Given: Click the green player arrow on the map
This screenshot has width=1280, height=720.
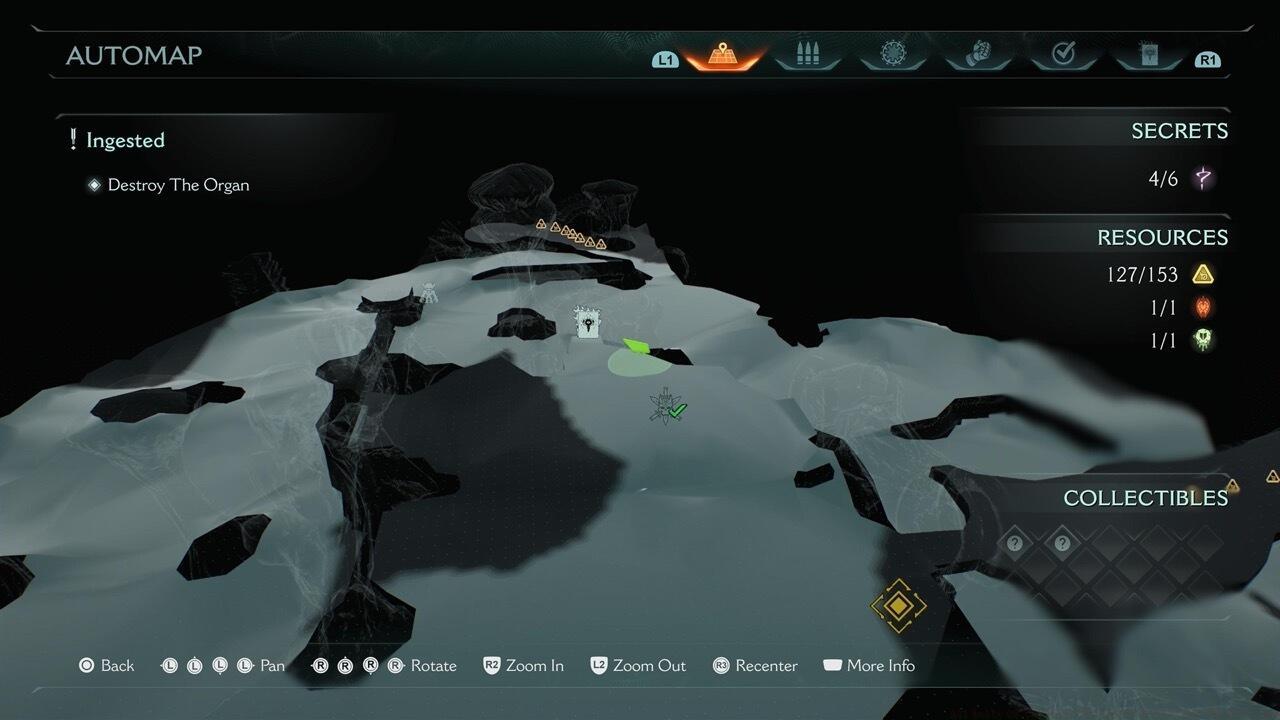Looking at the screenshot, I should (635, 347).
